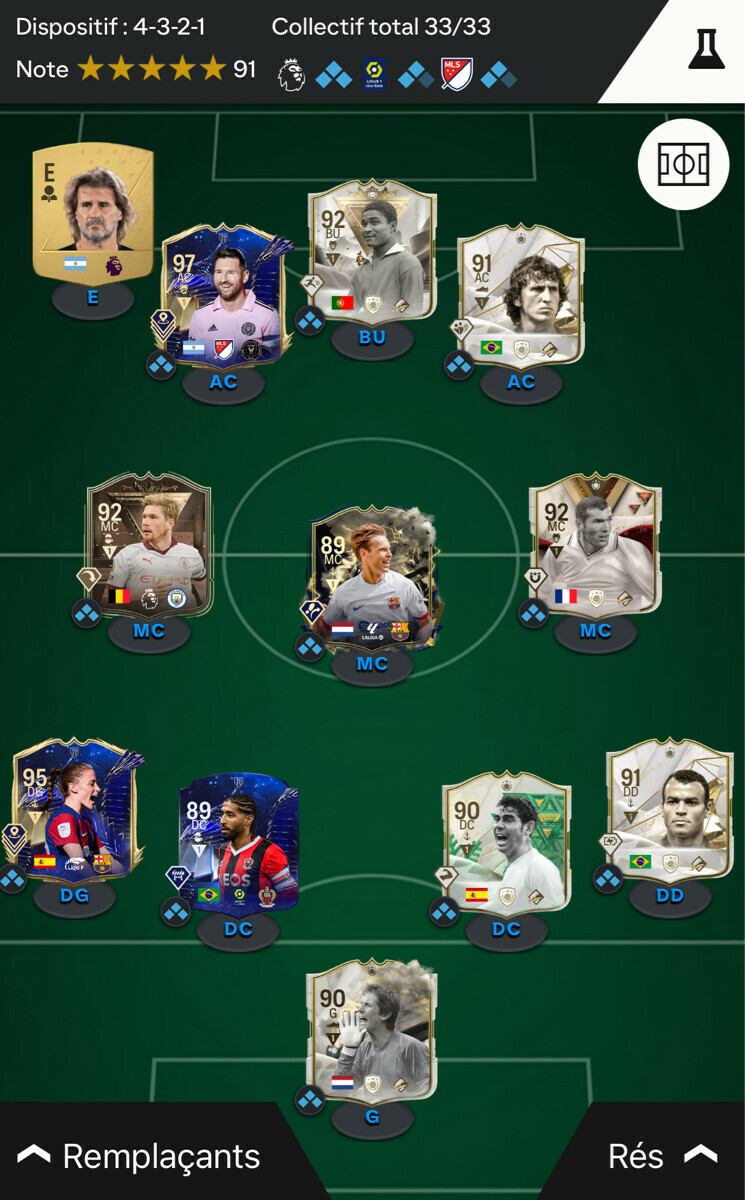
Task: Pick the 89-rated OGC Nice DC card
Action: tap(238, 842)
